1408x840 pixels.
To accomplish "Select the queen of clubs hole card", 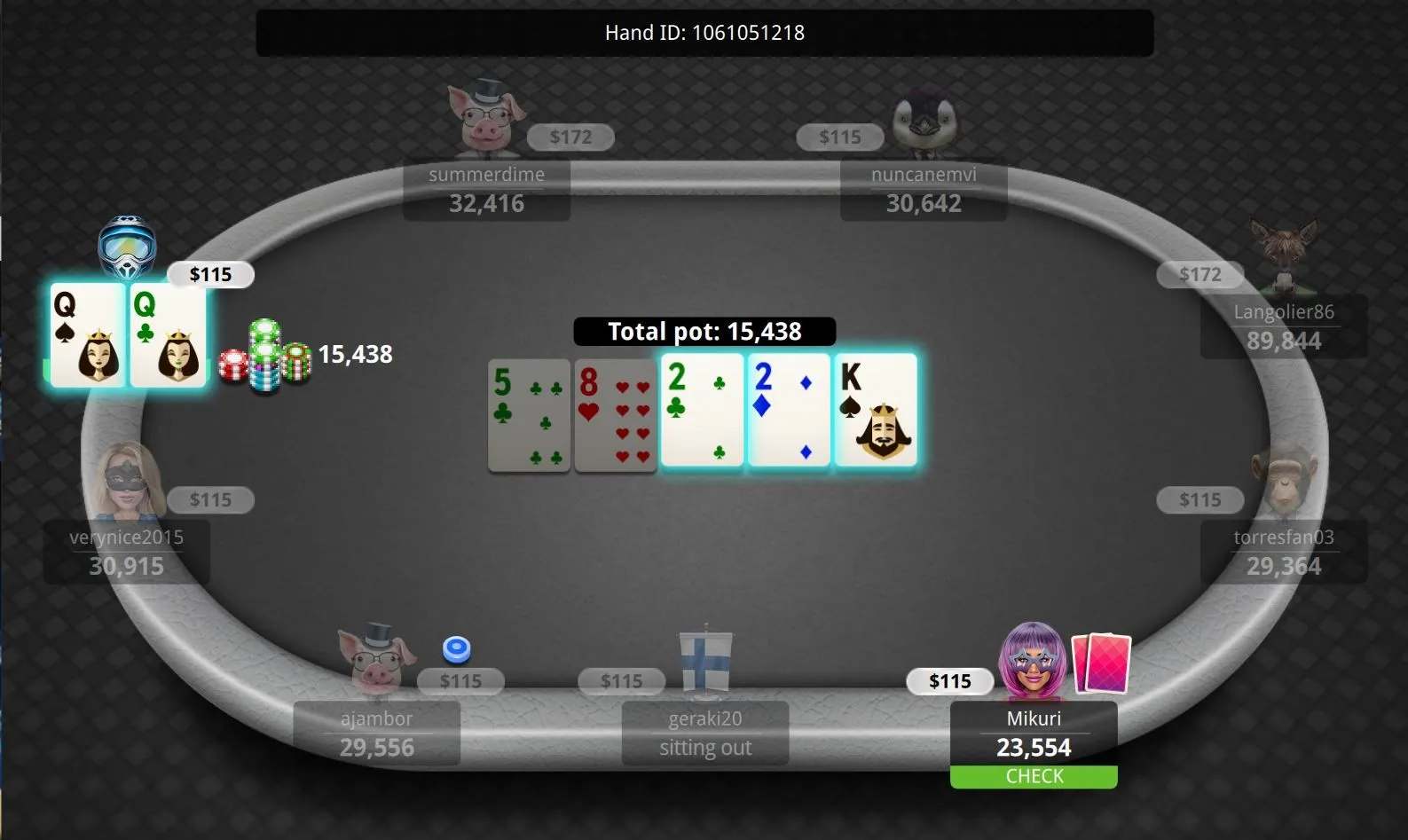I will coord(169,335).
